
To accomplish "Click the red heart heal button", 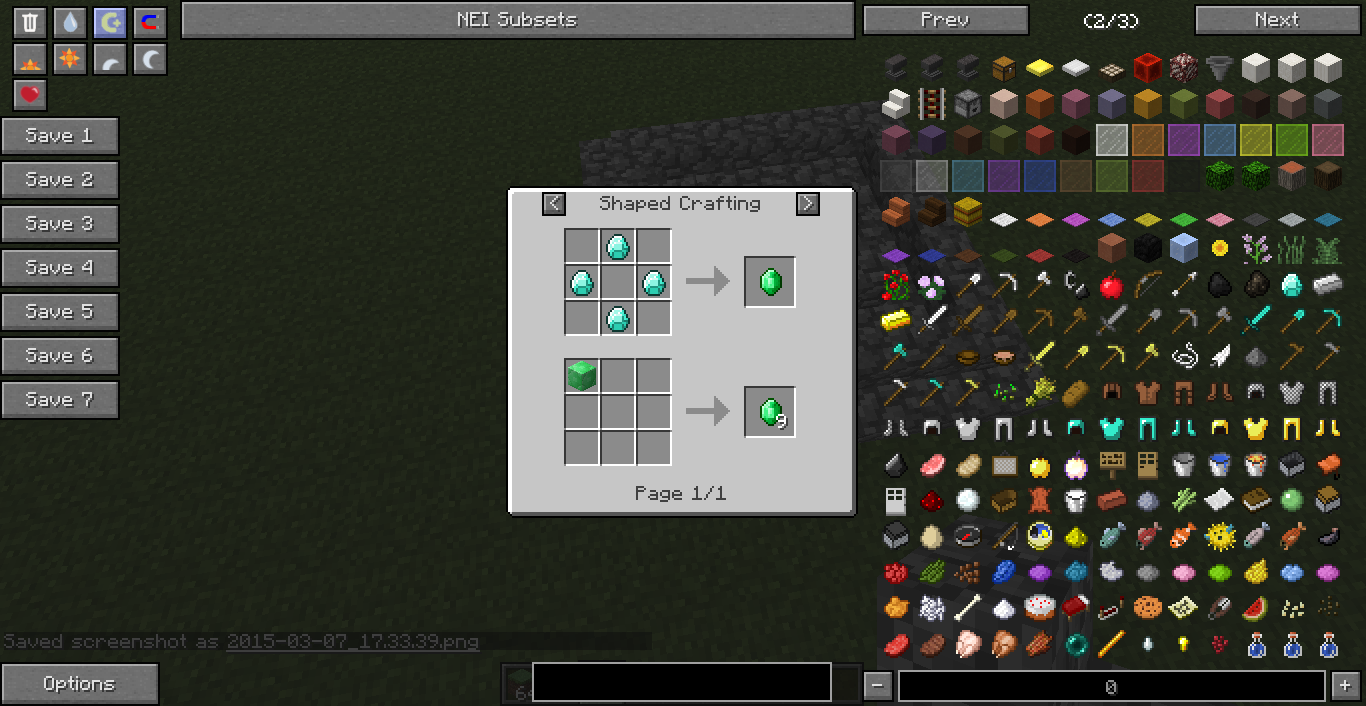I will pos(30,95).
